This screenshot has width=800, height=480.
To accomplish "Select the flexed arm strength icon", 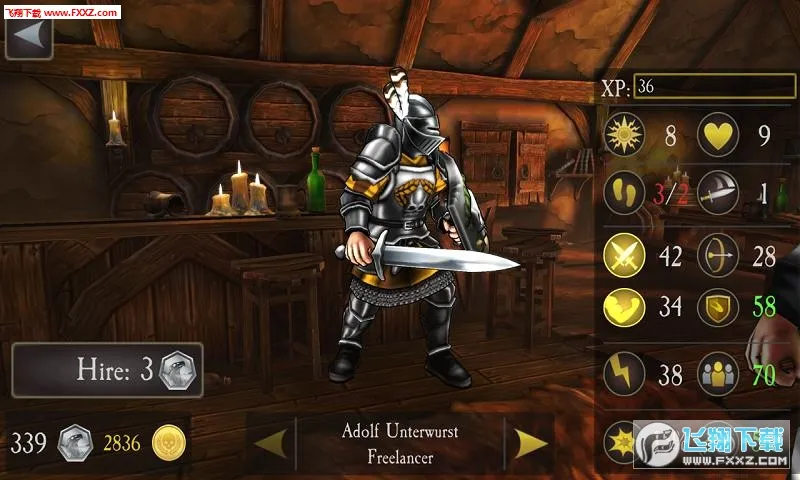I will 624,306.
